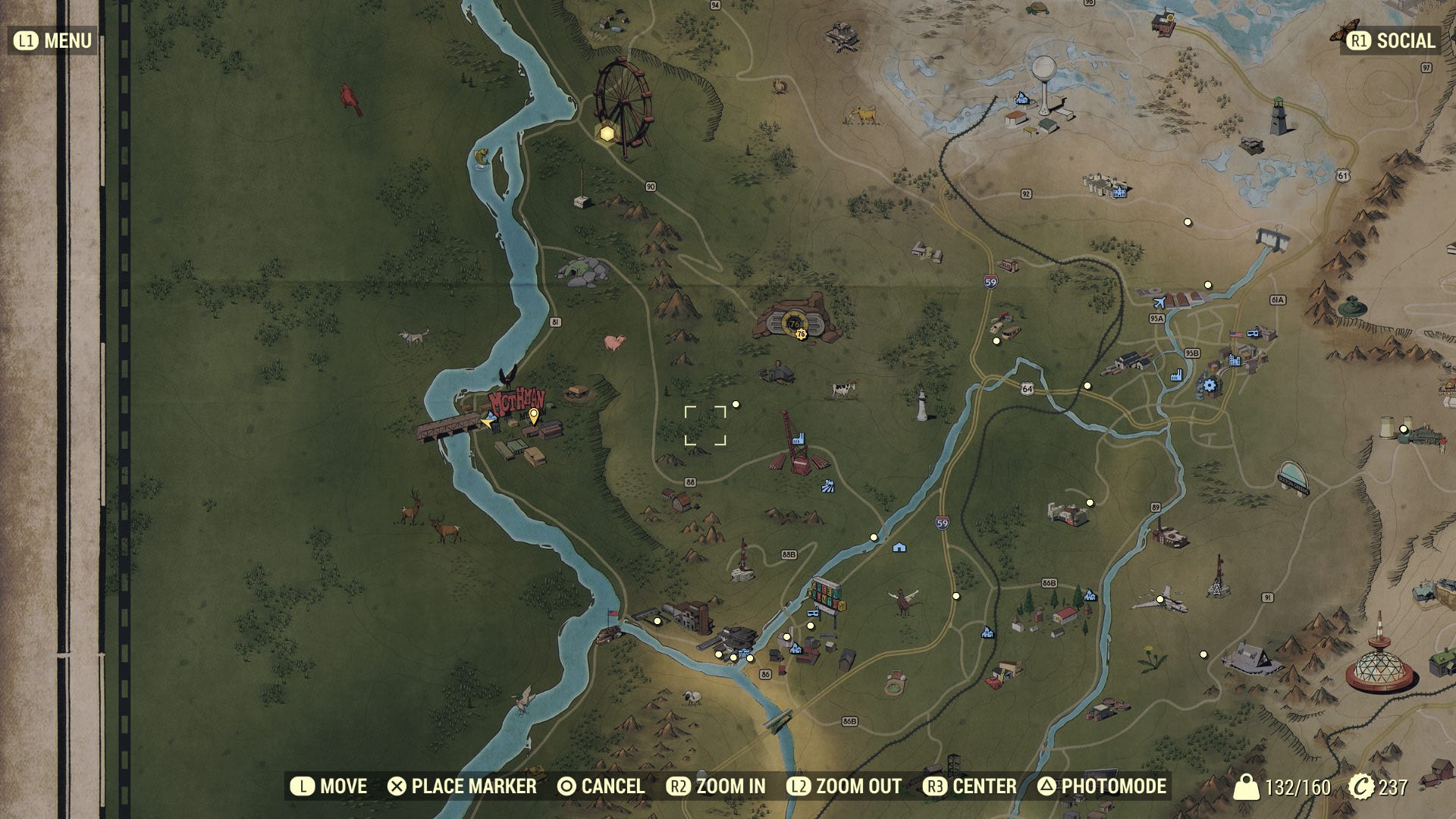Select the crashed airplane marker

pyautogui.click(x=1159, y=599)
